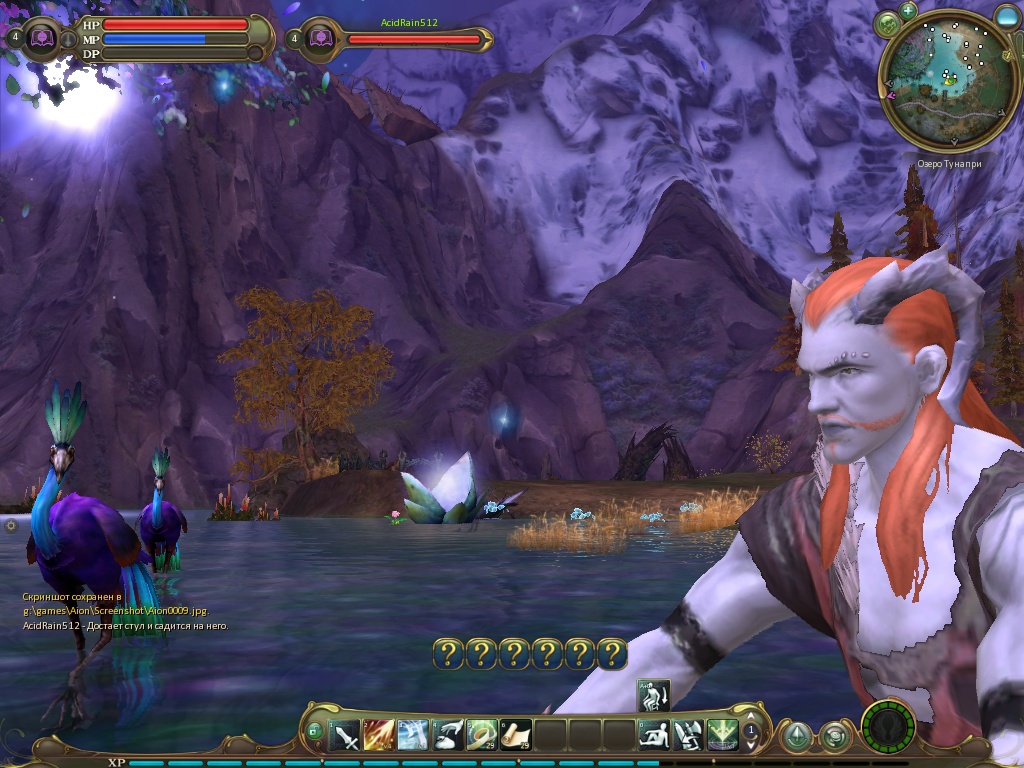The height and width of the screenshot is (768, 1024).
Task: Activate the blue lightning skill
Action: coord(413,736)
